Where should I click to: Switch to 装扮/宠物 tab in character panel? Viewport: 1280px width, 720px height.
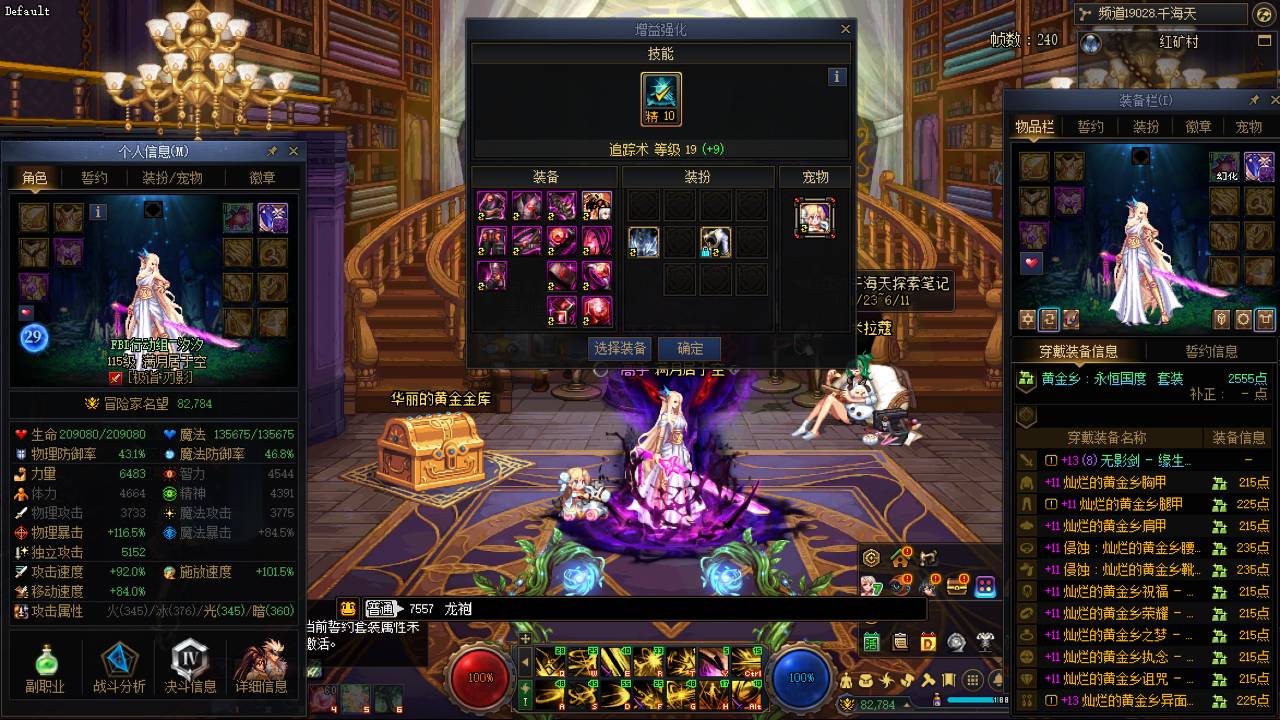point(172,178)
